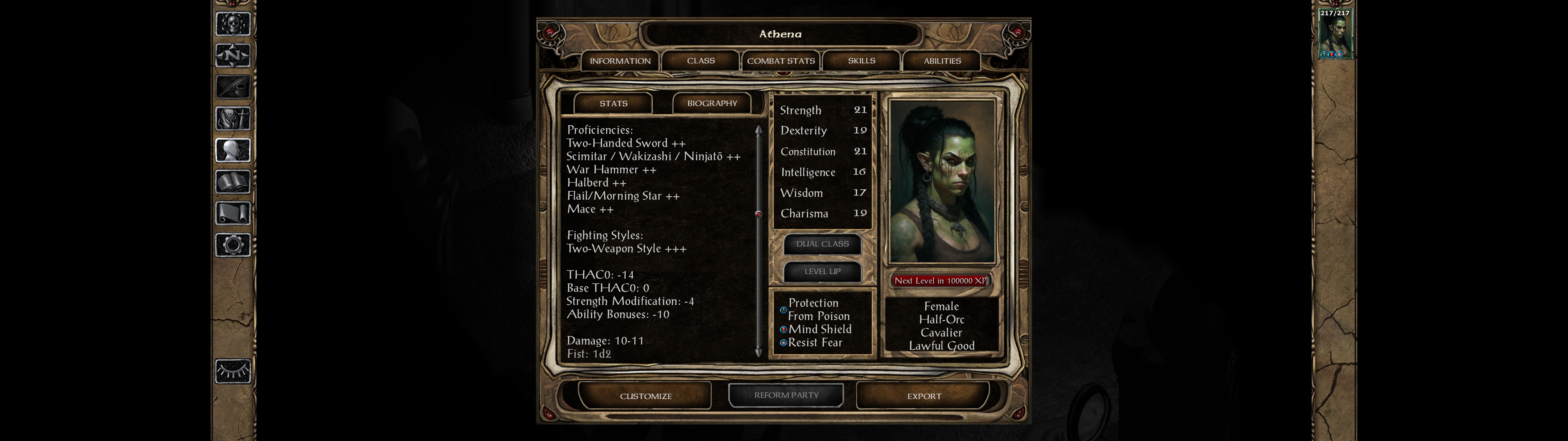Image resolution: width=1568 pixels, height=441 pixels.
Task: Open the Customize character menu
Action: point(645,396)
